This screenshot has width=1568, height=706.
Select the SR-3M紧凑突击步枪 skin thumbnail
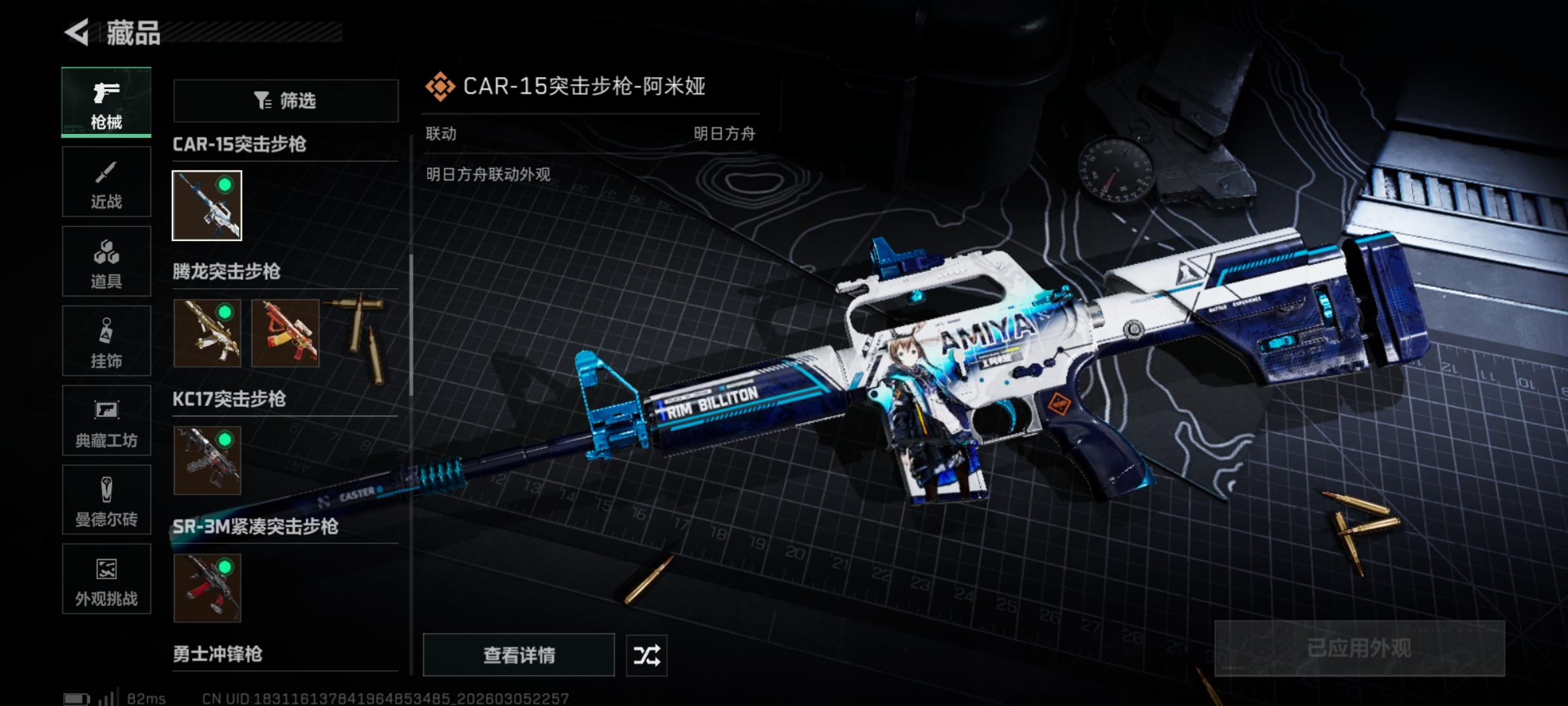tap(207, 588)
